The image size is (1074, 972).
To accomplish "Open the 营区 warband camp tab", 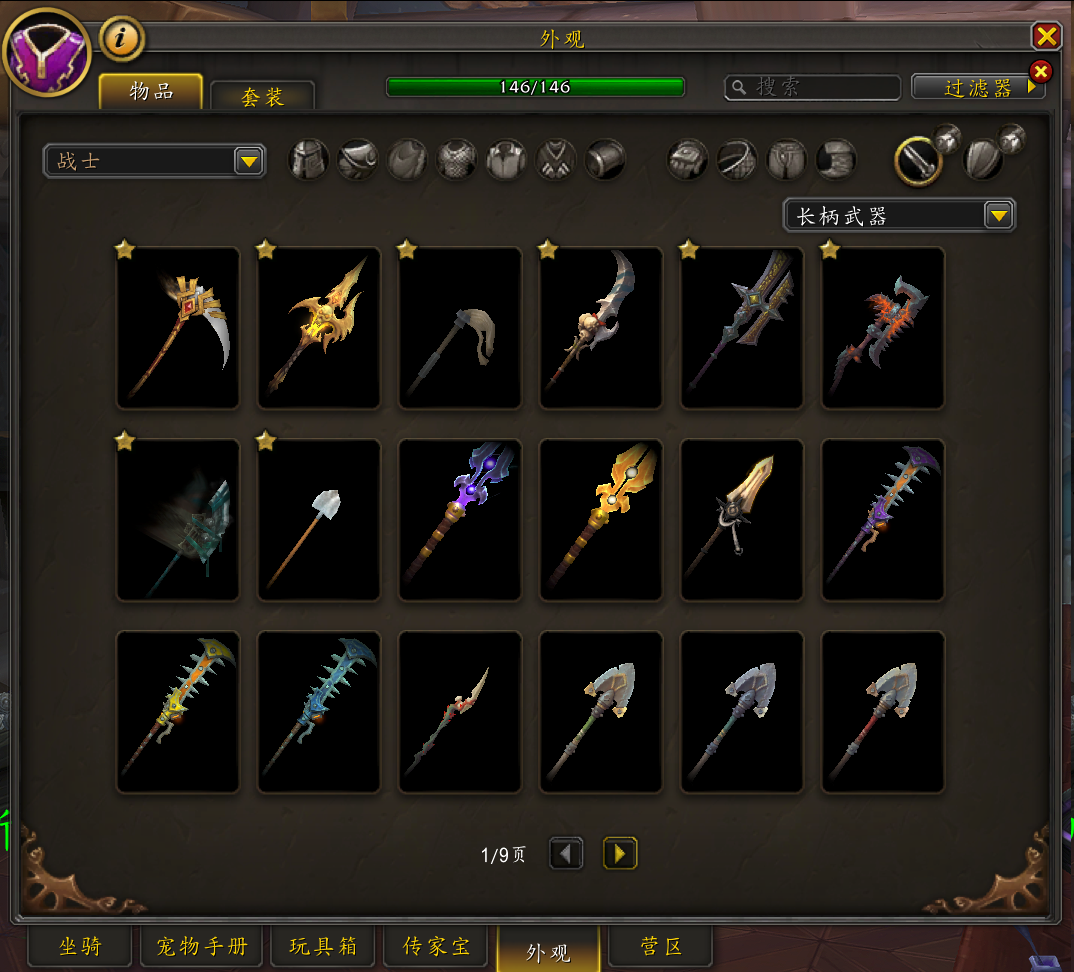I will 662,946.
